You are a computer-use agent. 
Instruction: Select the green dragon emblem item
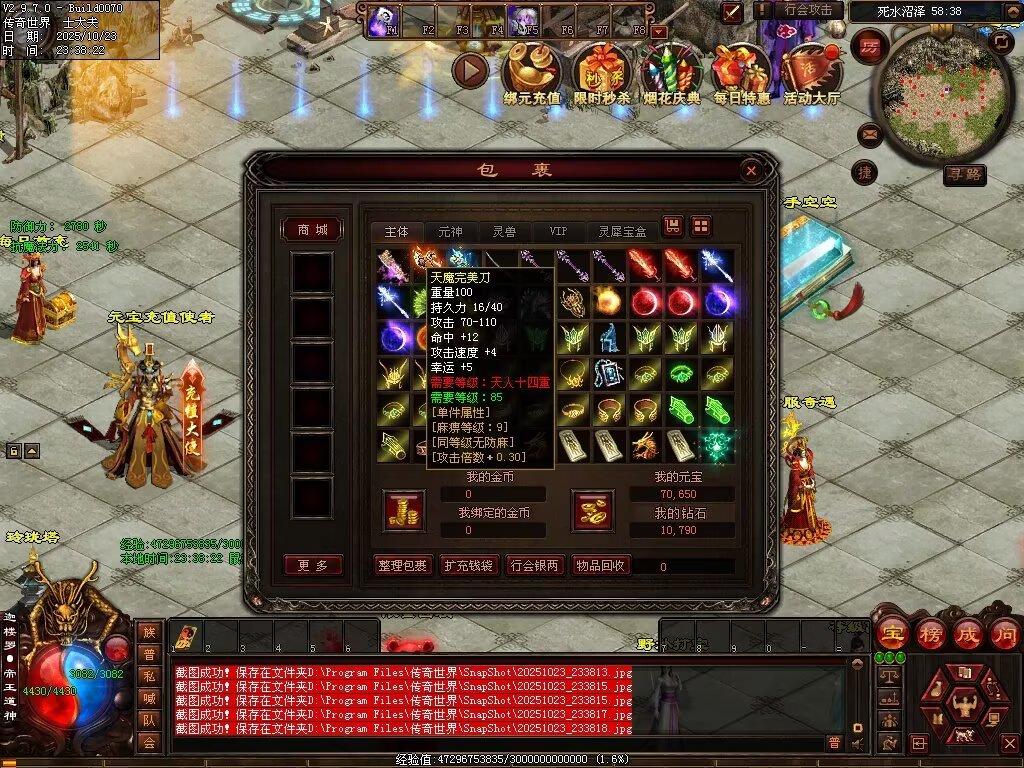click(716, 445)
